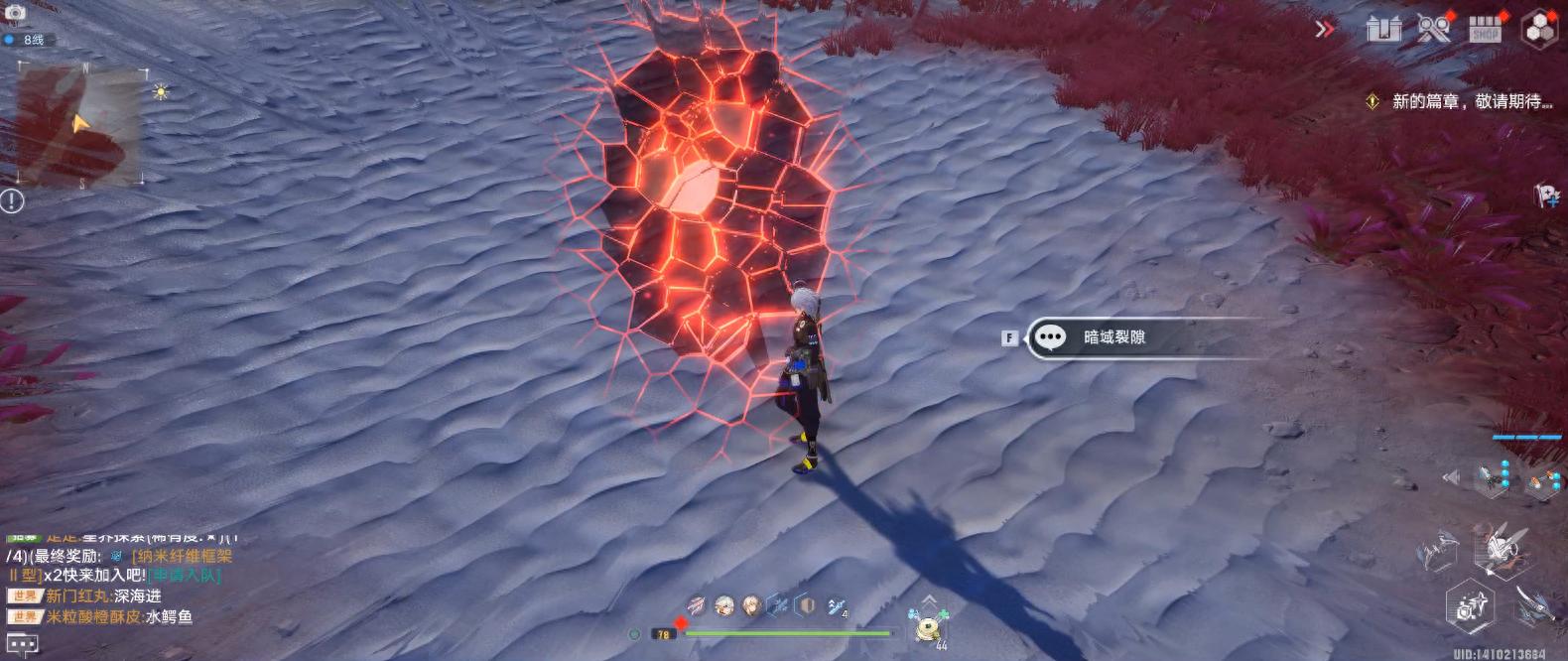Activate the central attack skill hexagon
Screen dimensions: 1568x661
pos(1498,546)
